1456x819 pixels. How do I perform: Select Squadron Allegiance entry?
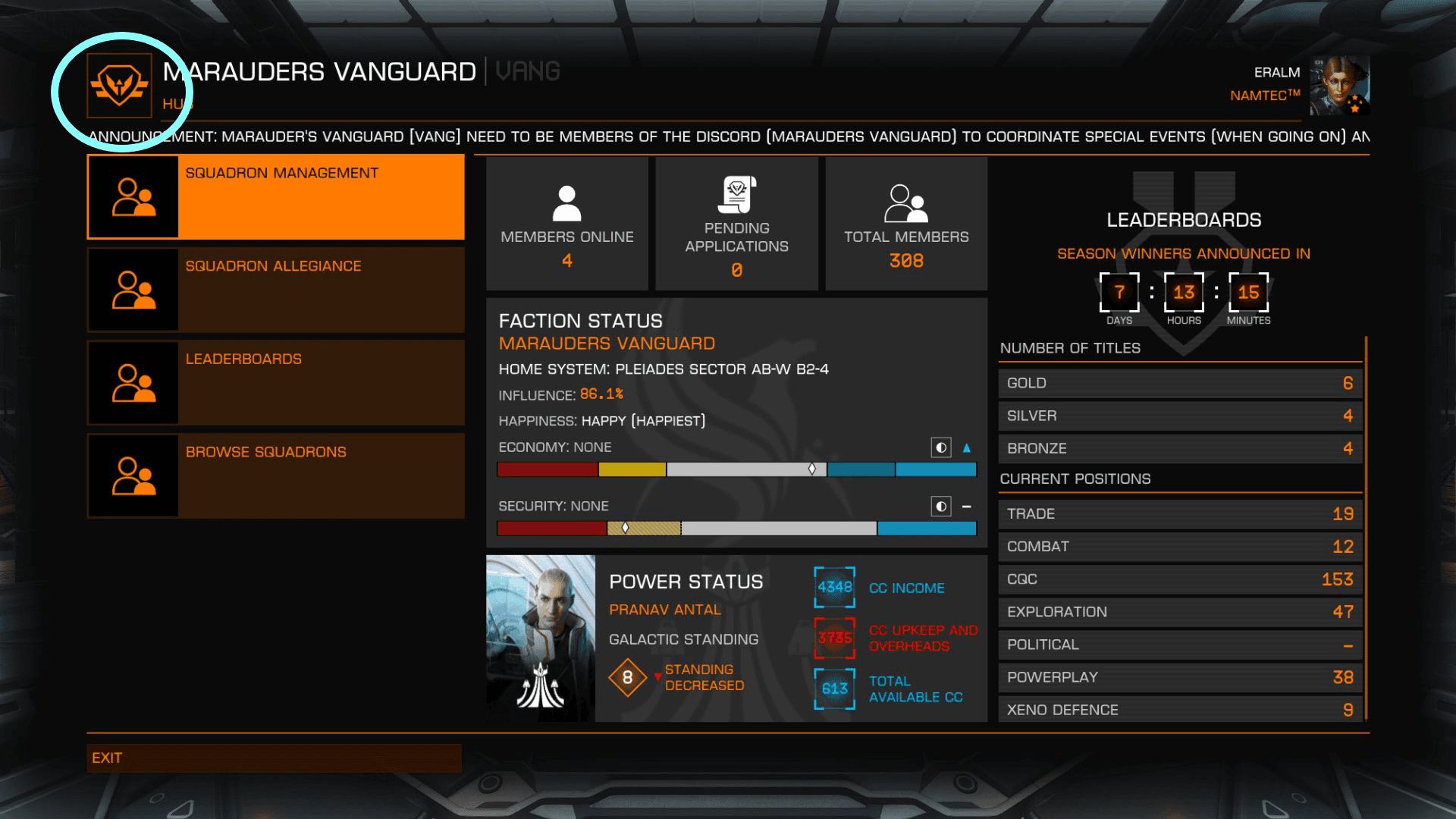276,290
